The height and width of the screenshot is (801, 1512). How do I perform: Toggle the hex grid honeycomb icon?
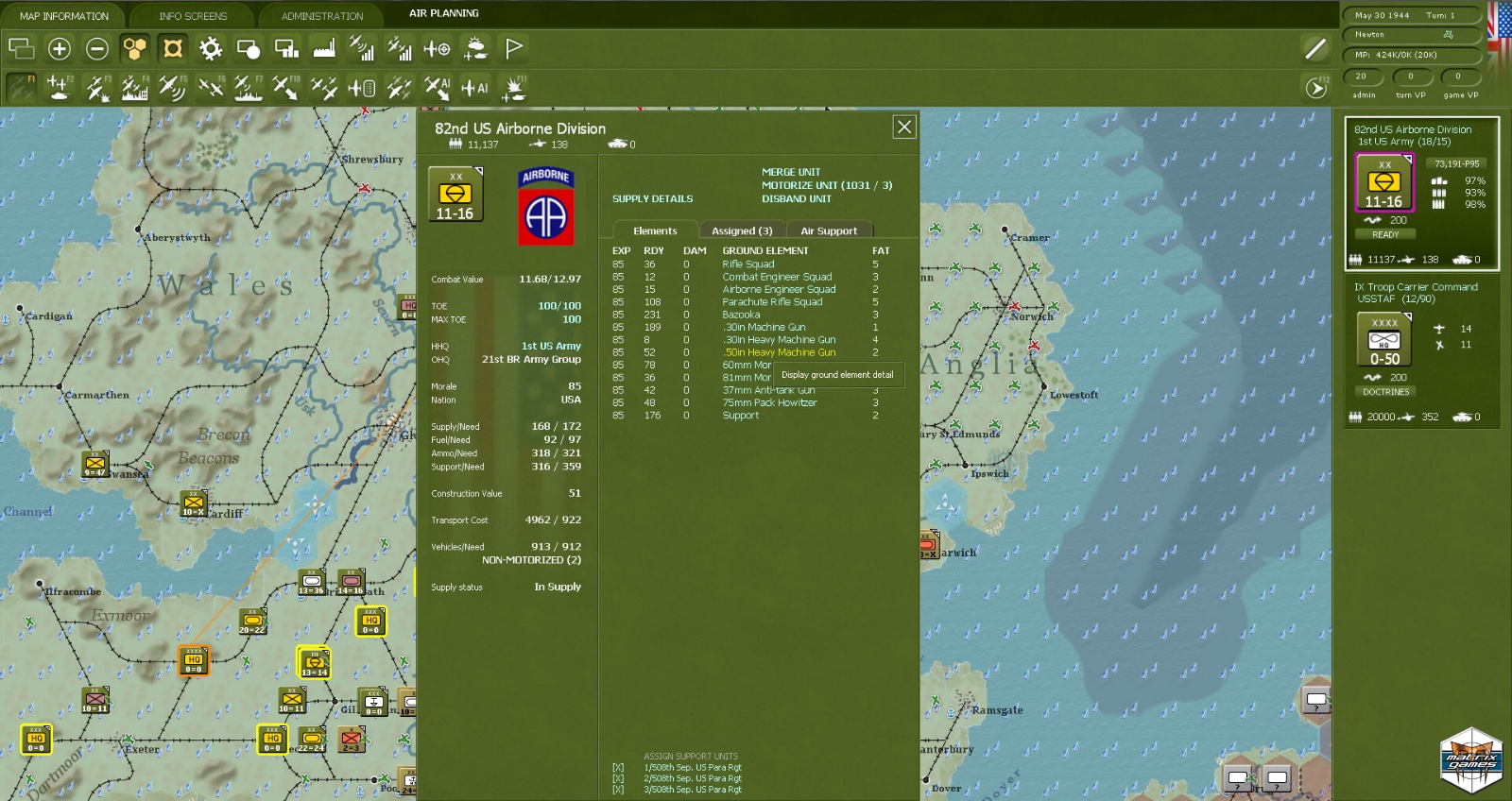tap(135, 48)
